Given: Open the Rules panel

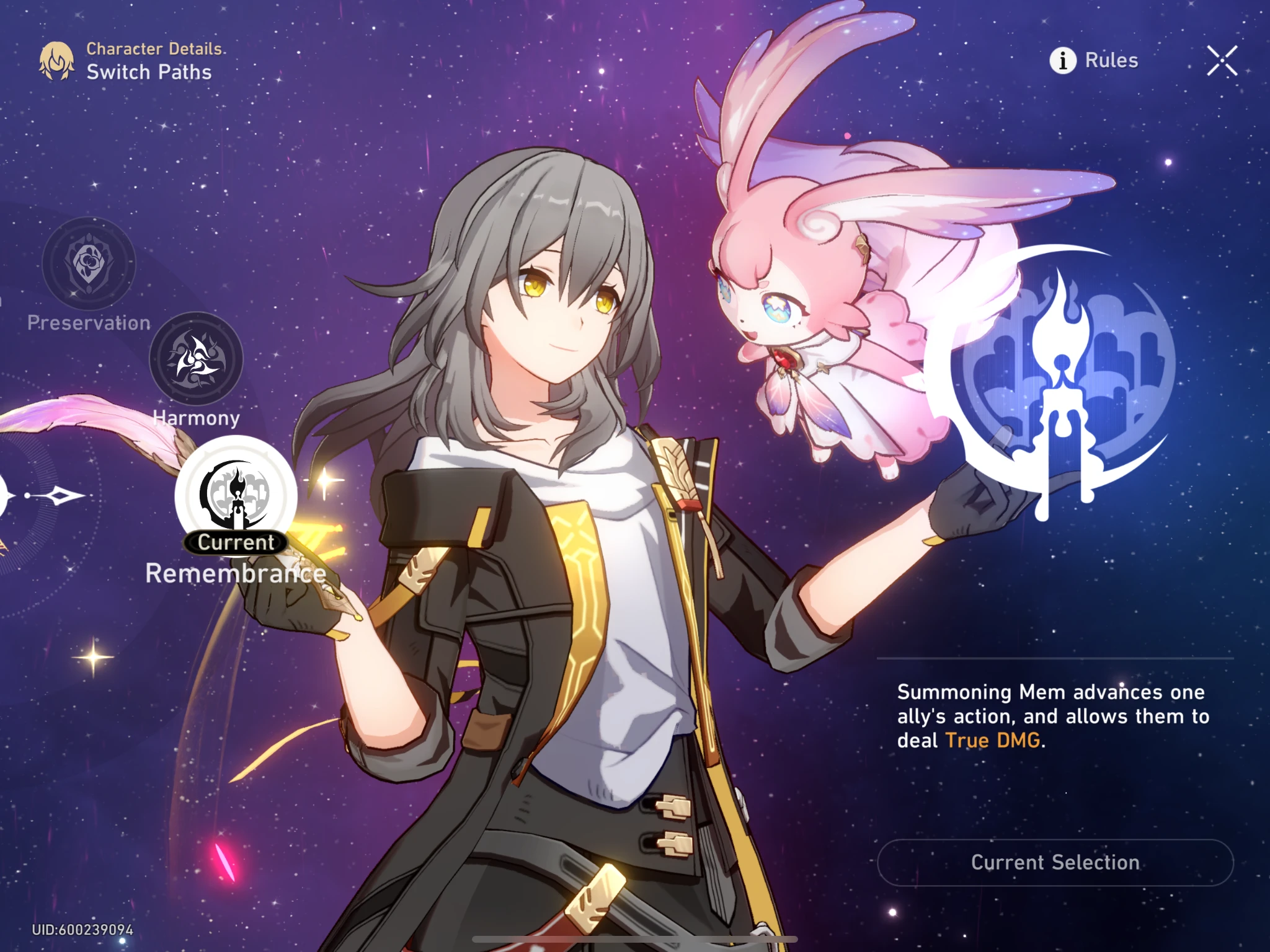Looking at the screenshot, I should pos(1110,60).
